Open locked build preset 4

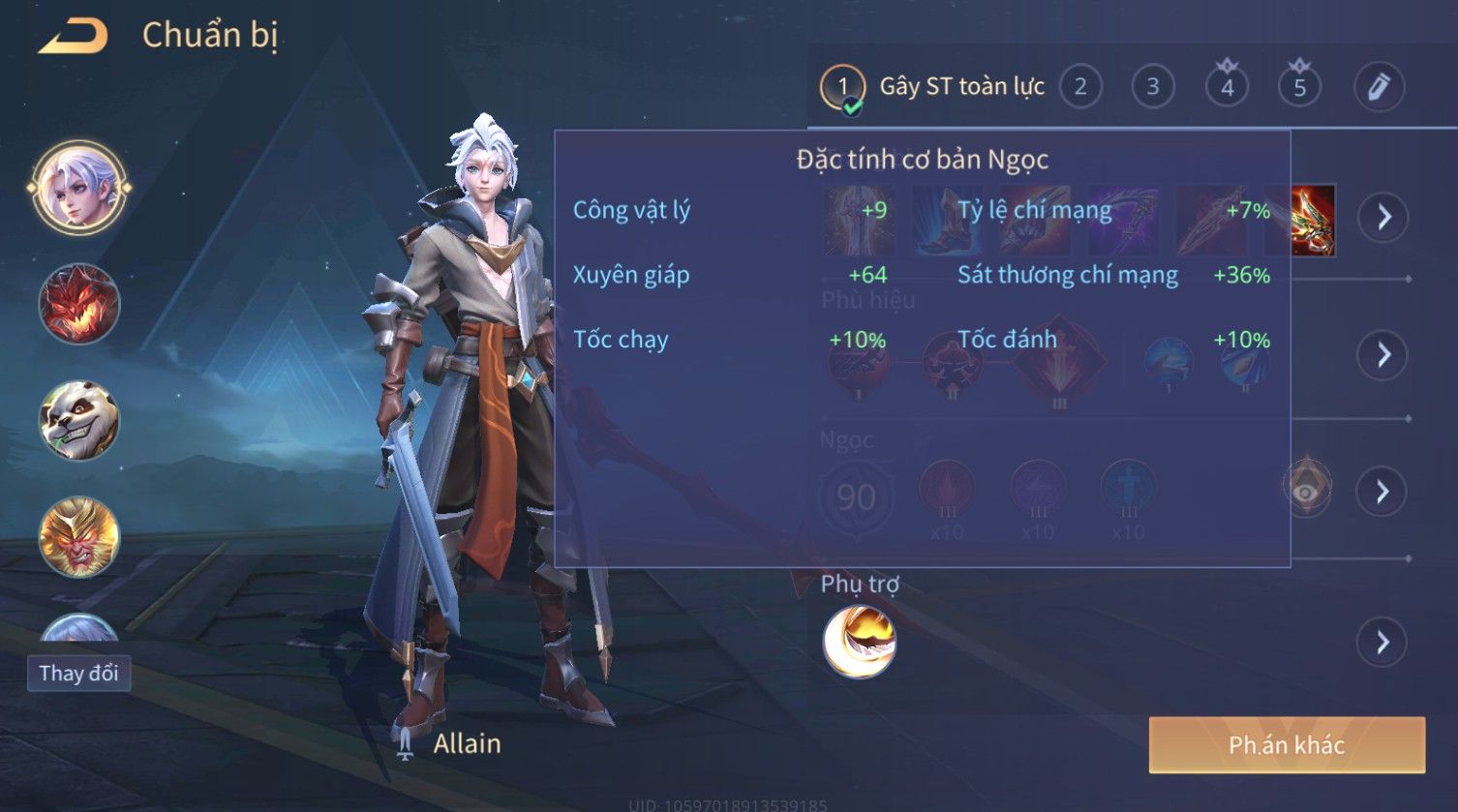tap(1227, 87)
